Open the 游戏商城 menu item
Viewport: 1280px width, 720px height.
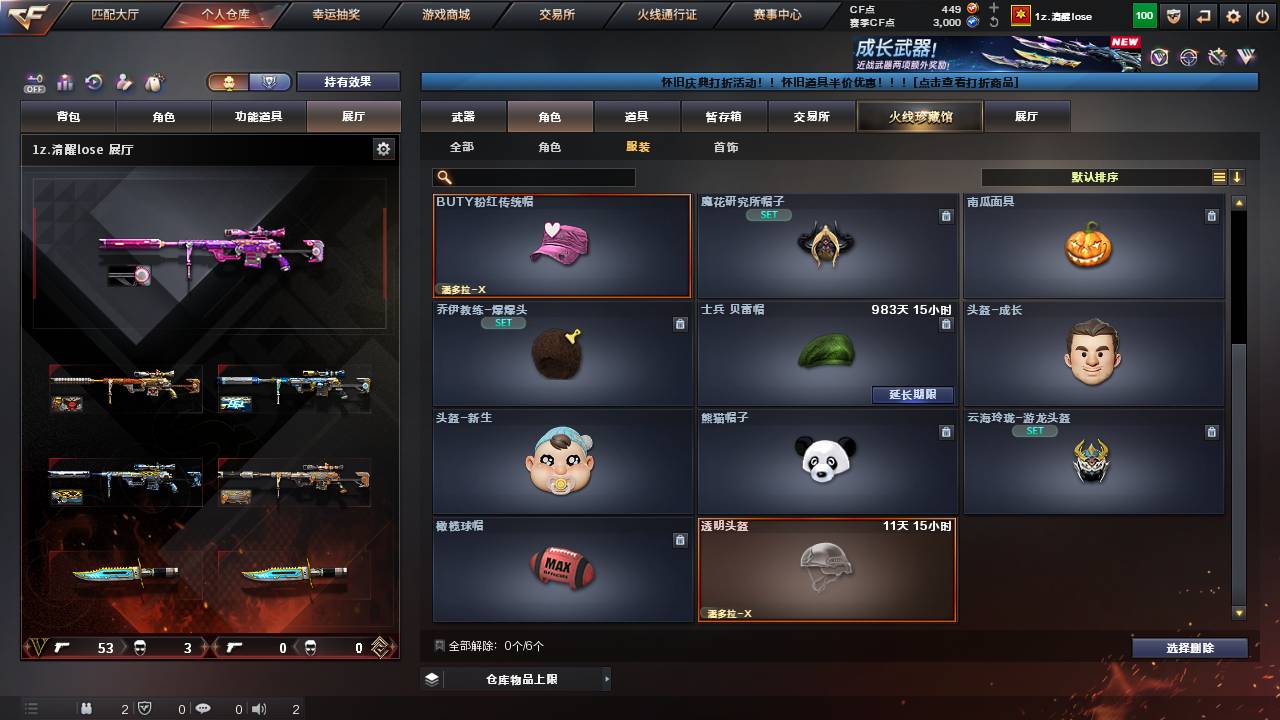(x=445, y=14)
